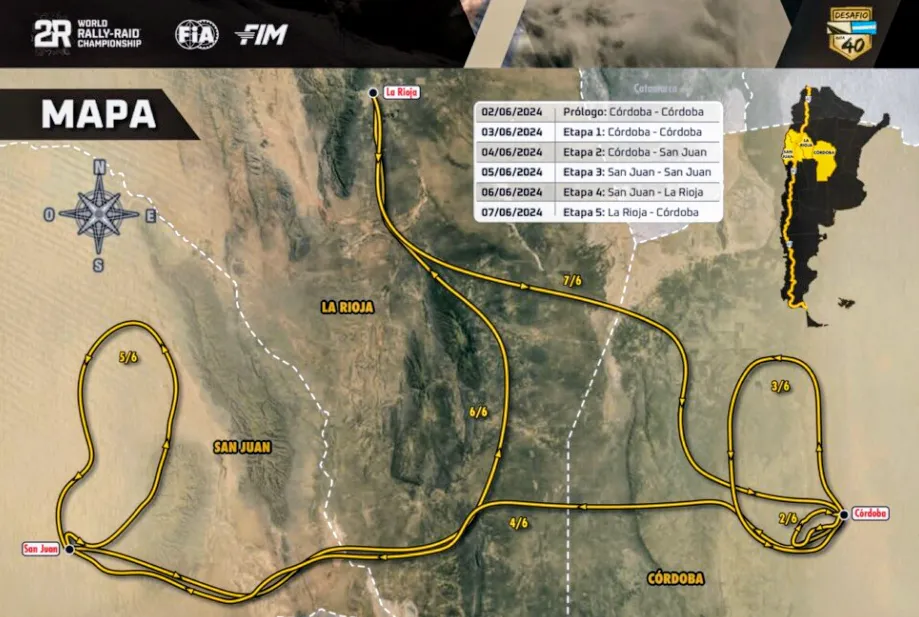Choose Etapa 5 La Rioja - Córdoba row
The width and height of the screenshot is (919, 617).
[x=598, y=212]
